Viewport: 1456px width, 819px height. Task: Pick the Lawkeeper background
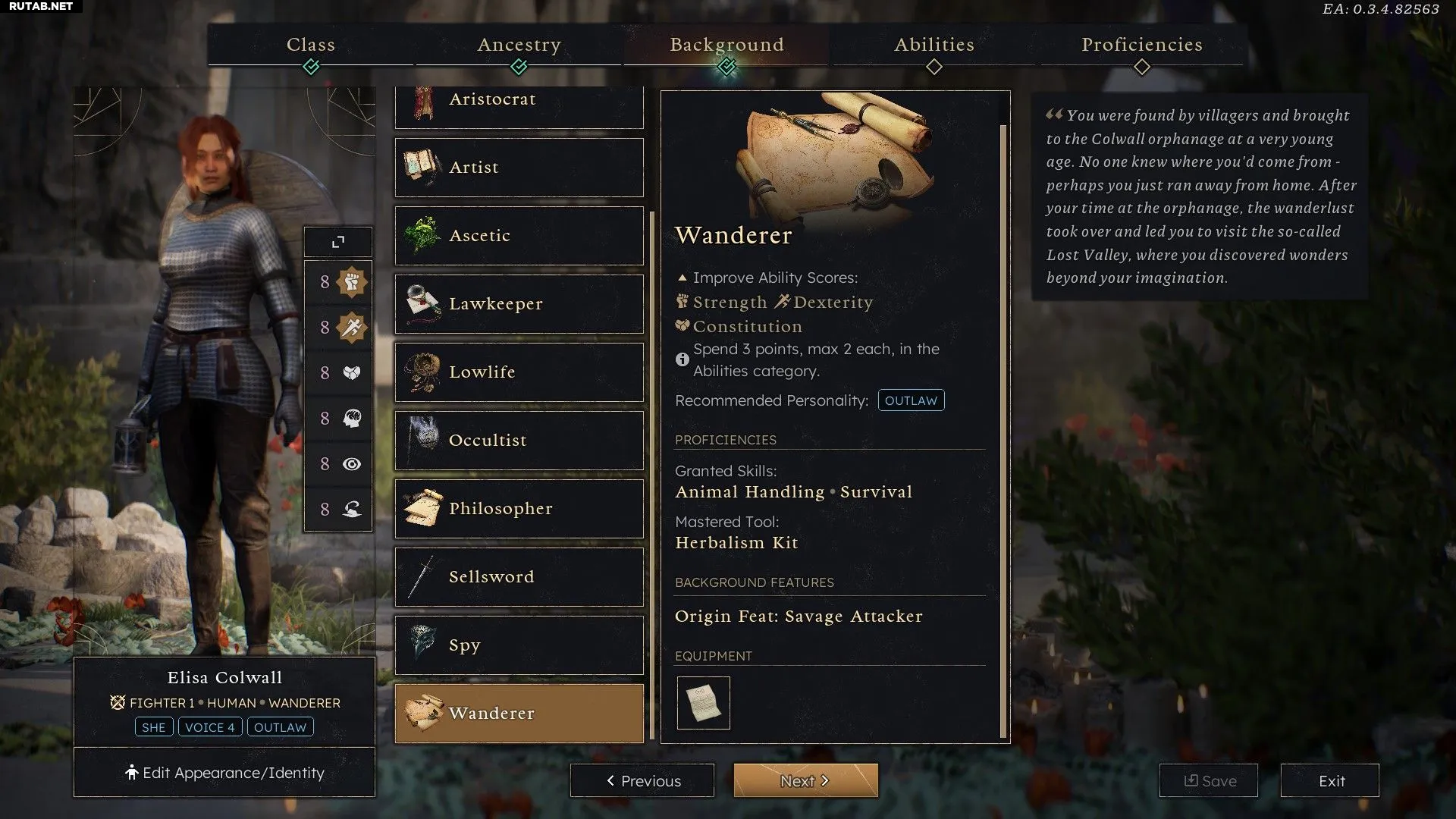coord(519,304)
